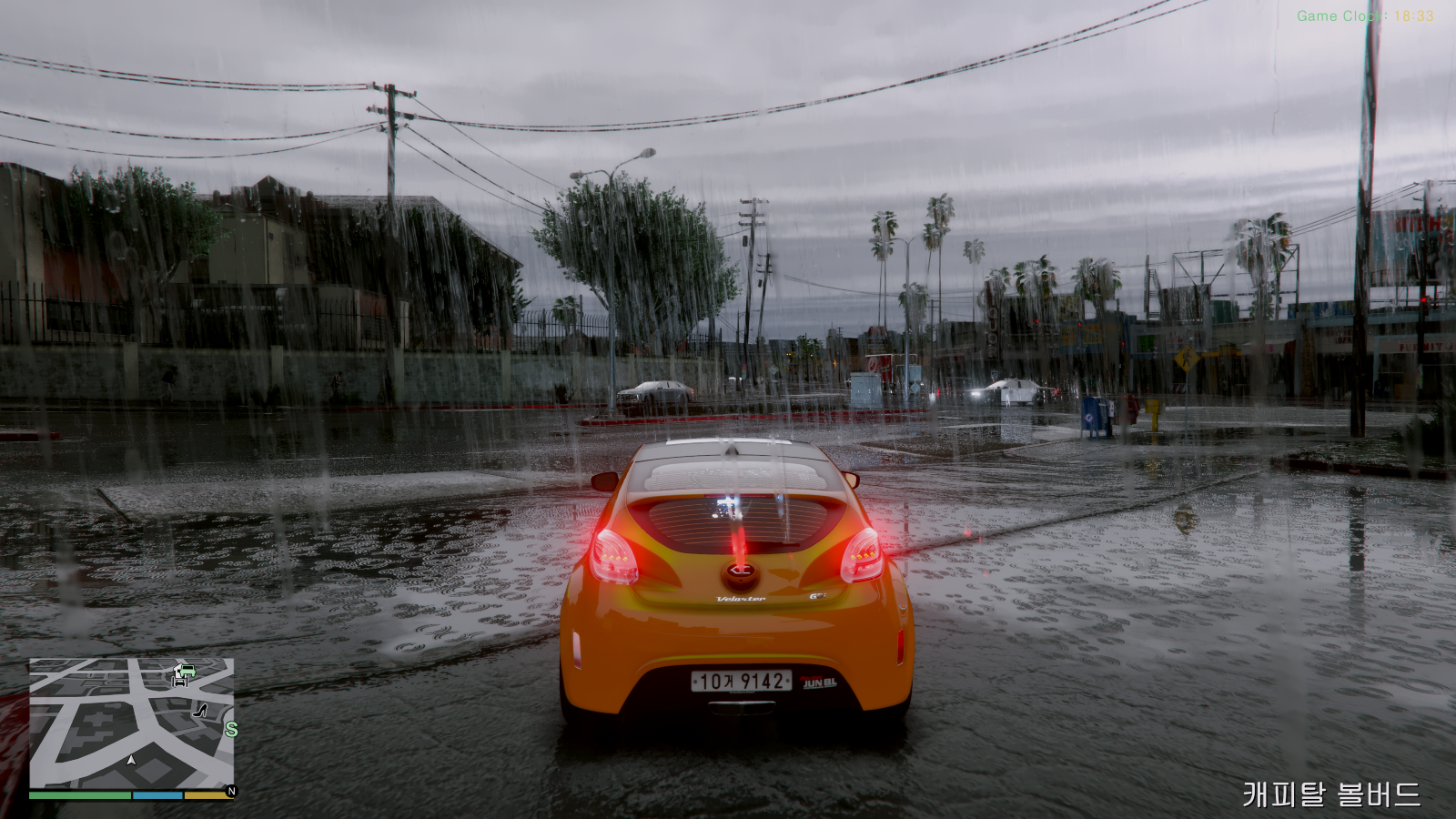Screen dimensions: 1456x819
Task: Click the white player arrow on the minimap
Action: coord(130,761)
